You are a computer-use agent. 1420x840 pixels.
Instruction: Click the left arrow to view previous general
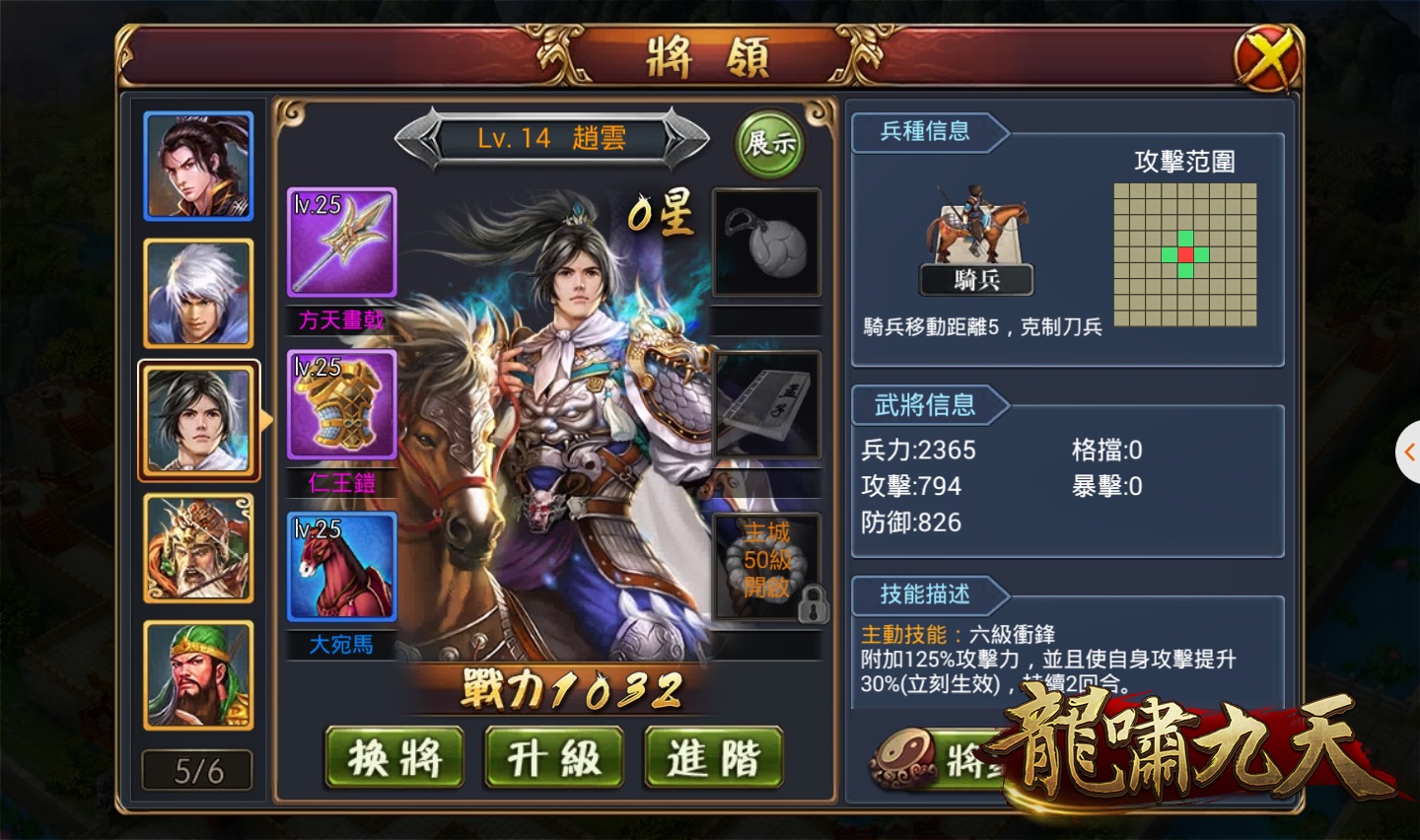point(418,138)
